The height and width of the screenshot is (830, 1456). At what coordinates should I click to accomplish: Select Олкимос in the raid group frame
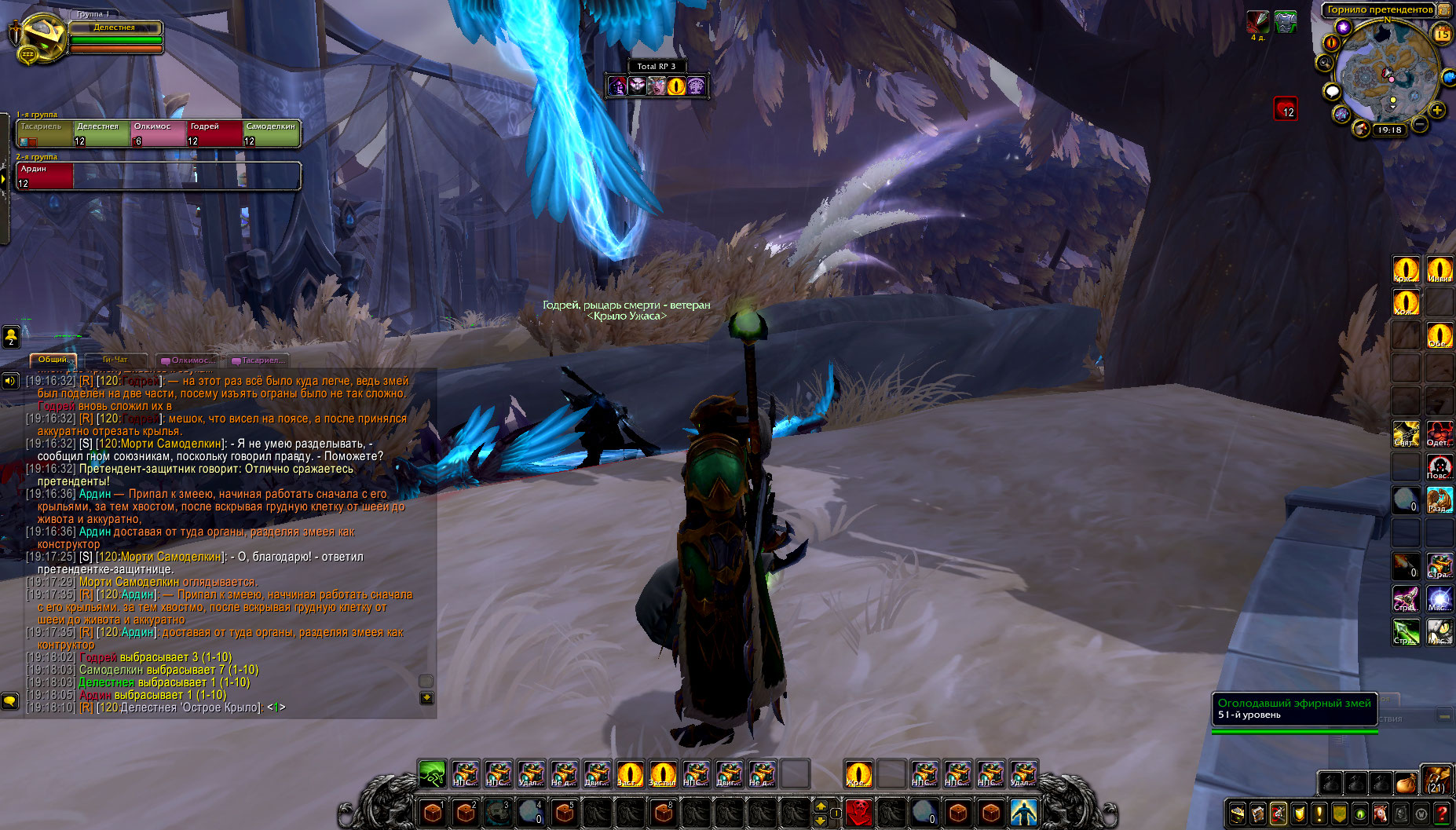coord(158,133)
